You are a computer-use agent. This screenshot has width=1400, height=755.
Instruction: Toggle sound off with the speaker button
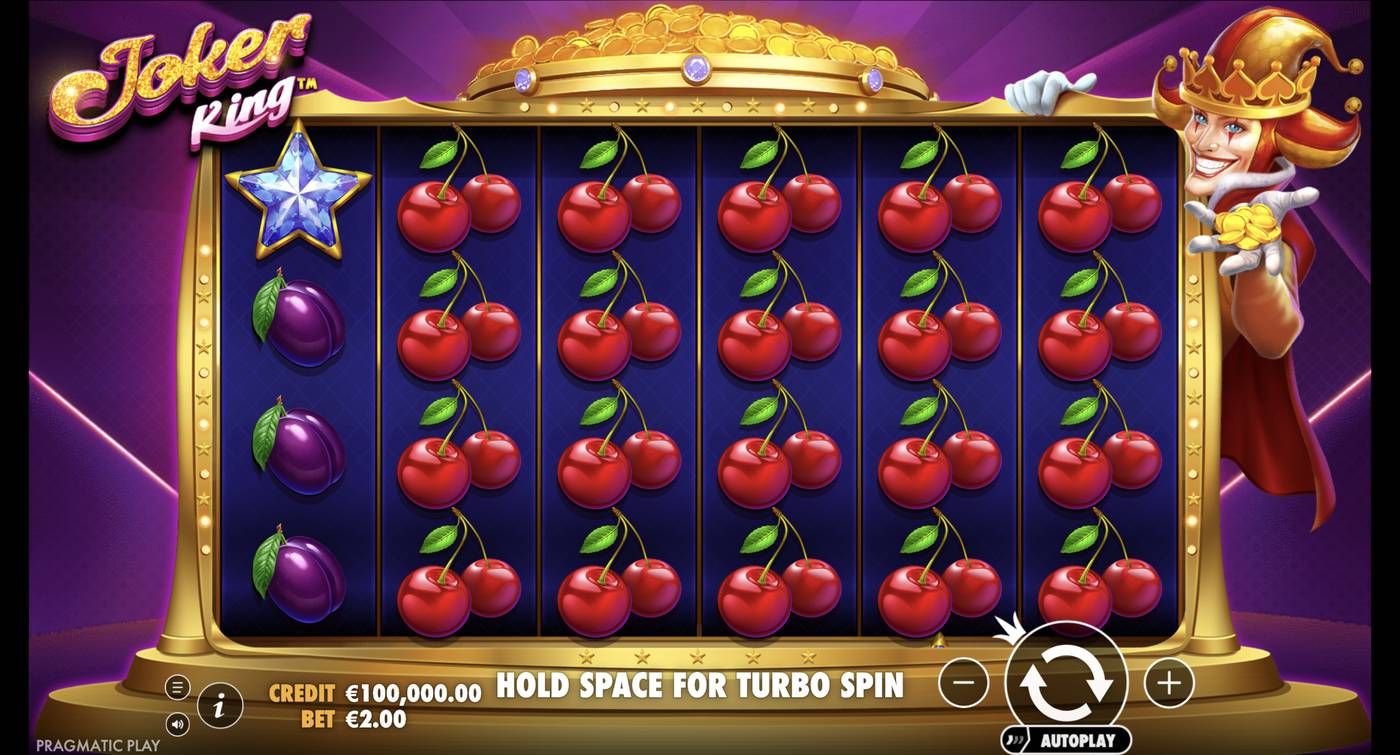click(x=180, y=722)
